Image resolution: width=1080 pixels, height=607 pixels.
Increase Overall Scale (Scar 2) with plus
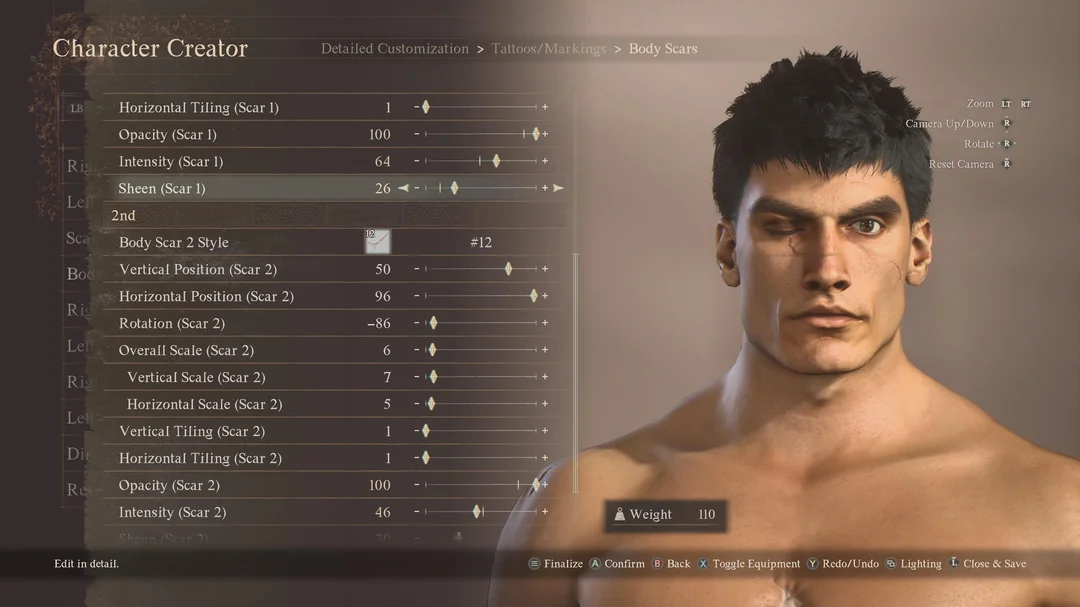coord(545,350)
